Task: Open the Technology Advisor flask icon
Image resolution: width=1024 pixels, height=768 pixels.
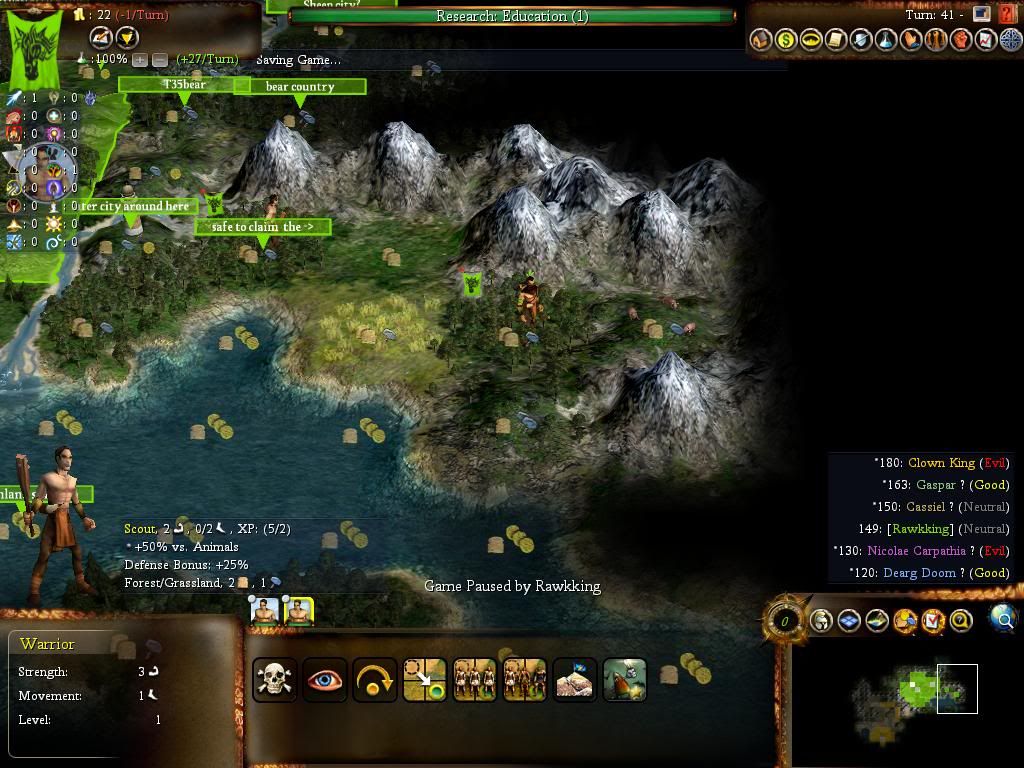Action: [886, 40]
